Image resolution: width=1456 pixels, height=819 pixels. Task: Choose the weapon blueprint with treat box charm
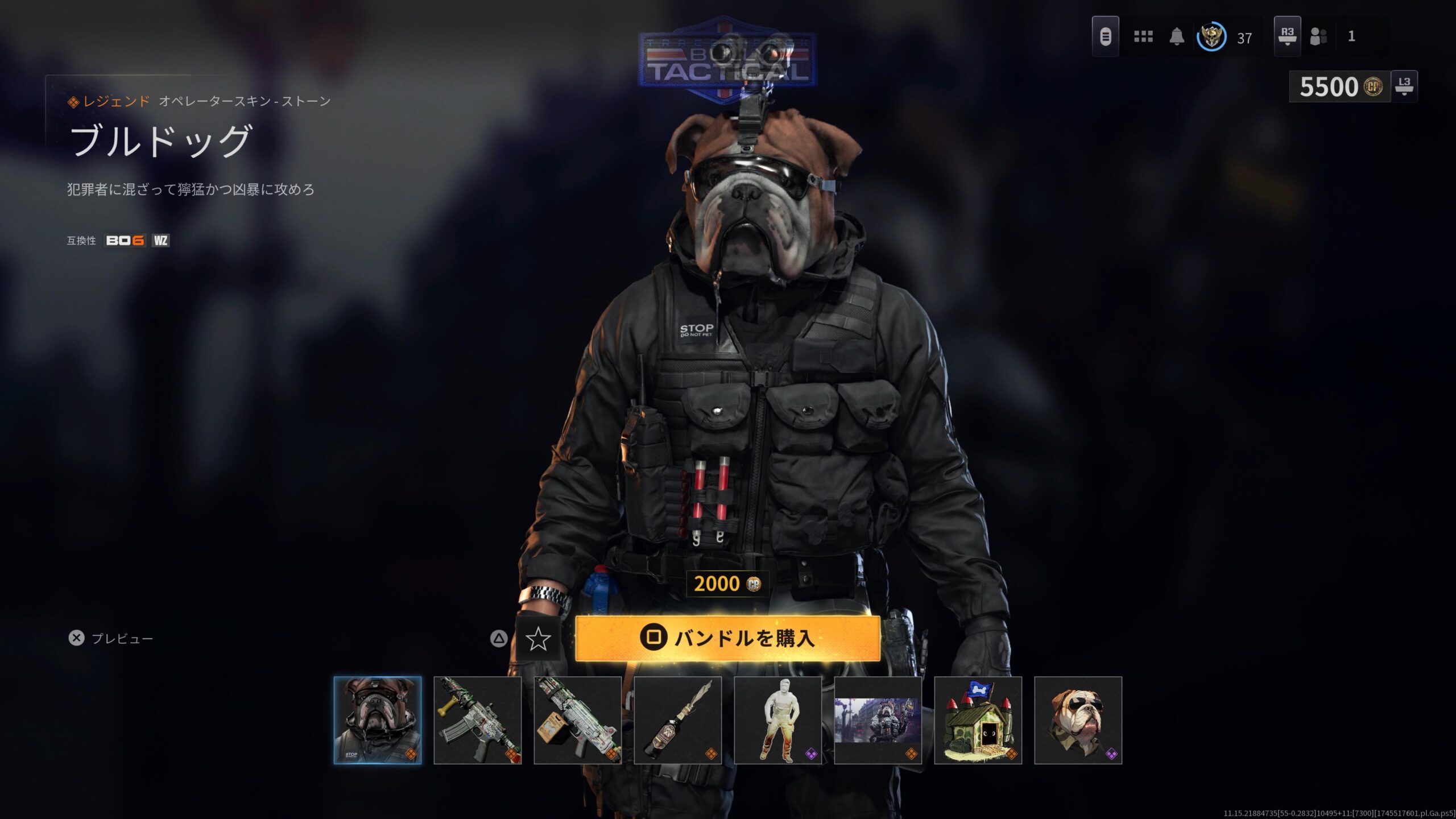point(577,720)
